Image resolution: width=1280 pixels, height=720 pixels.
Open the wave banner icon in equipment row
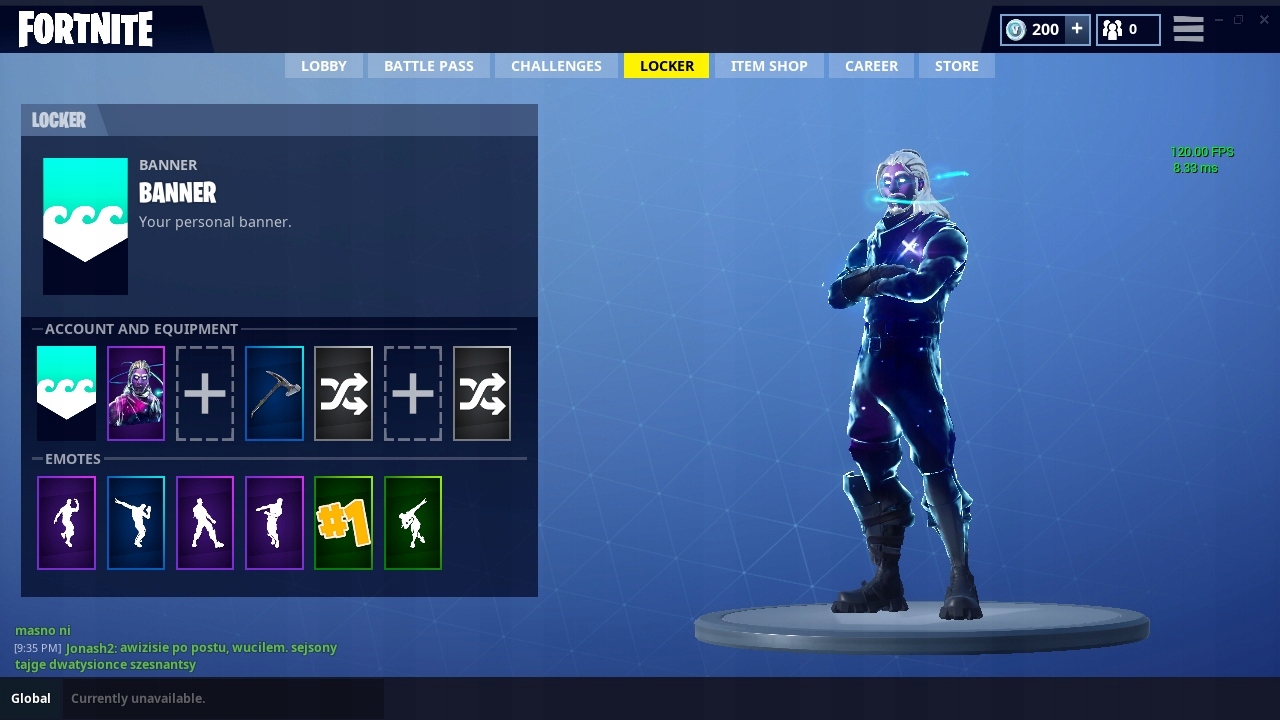[x=66, y=392]
